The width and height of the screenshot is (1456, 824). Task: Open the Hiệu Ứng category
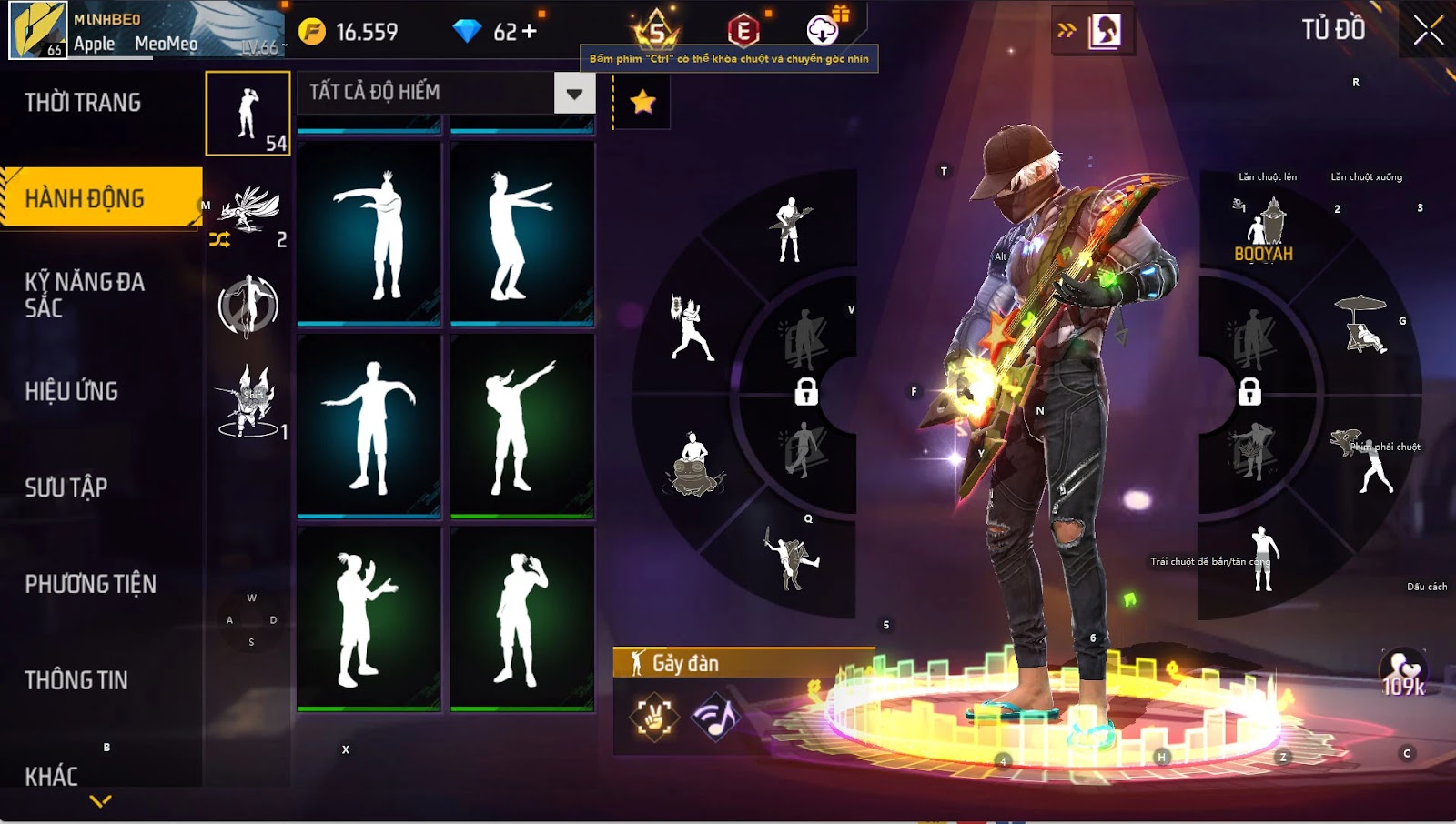(x=72, y=391)
